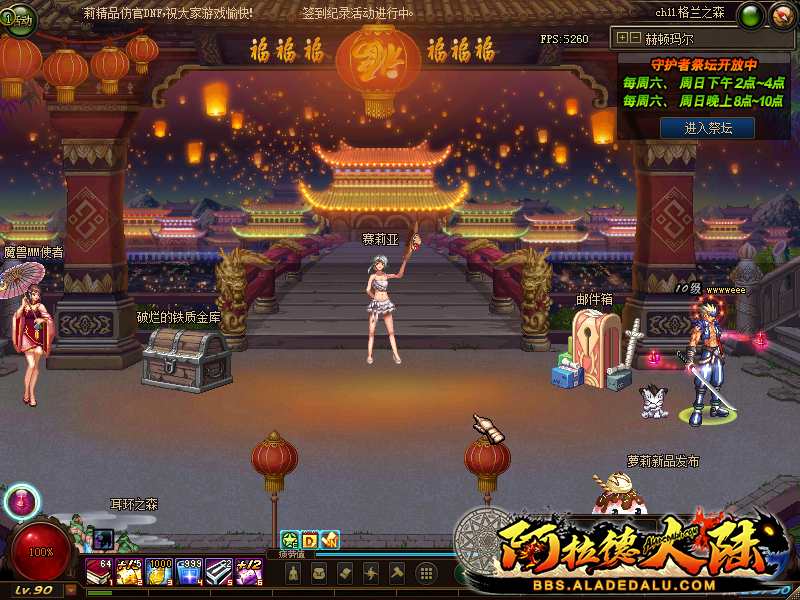Click the pink potion orb above HP
The width and height of the screenshot is (800, 600).
point(21,503)
